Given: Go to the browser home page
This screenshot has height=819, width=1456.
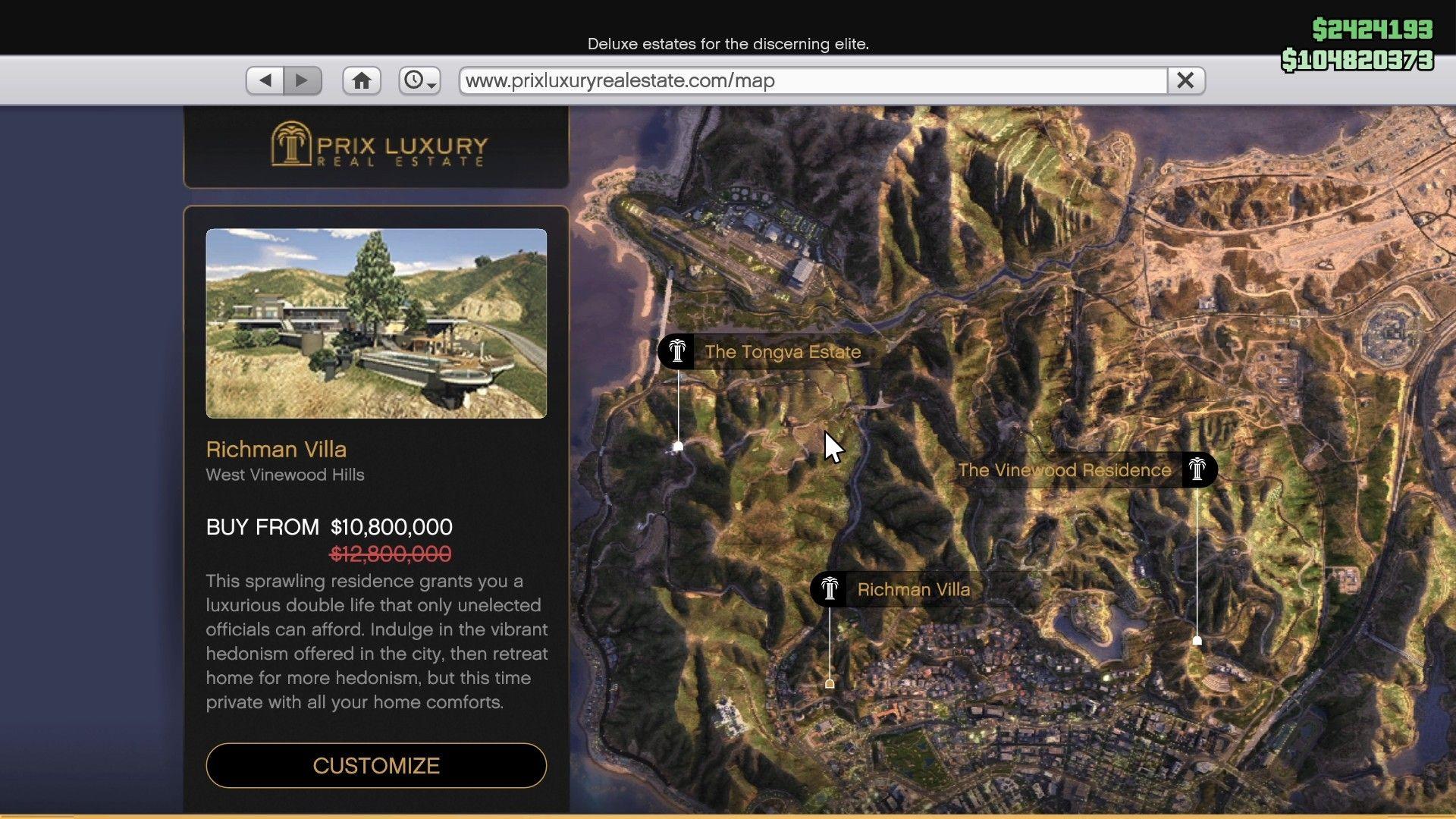Looking at the screenshot, I should [x=362, y=80].
